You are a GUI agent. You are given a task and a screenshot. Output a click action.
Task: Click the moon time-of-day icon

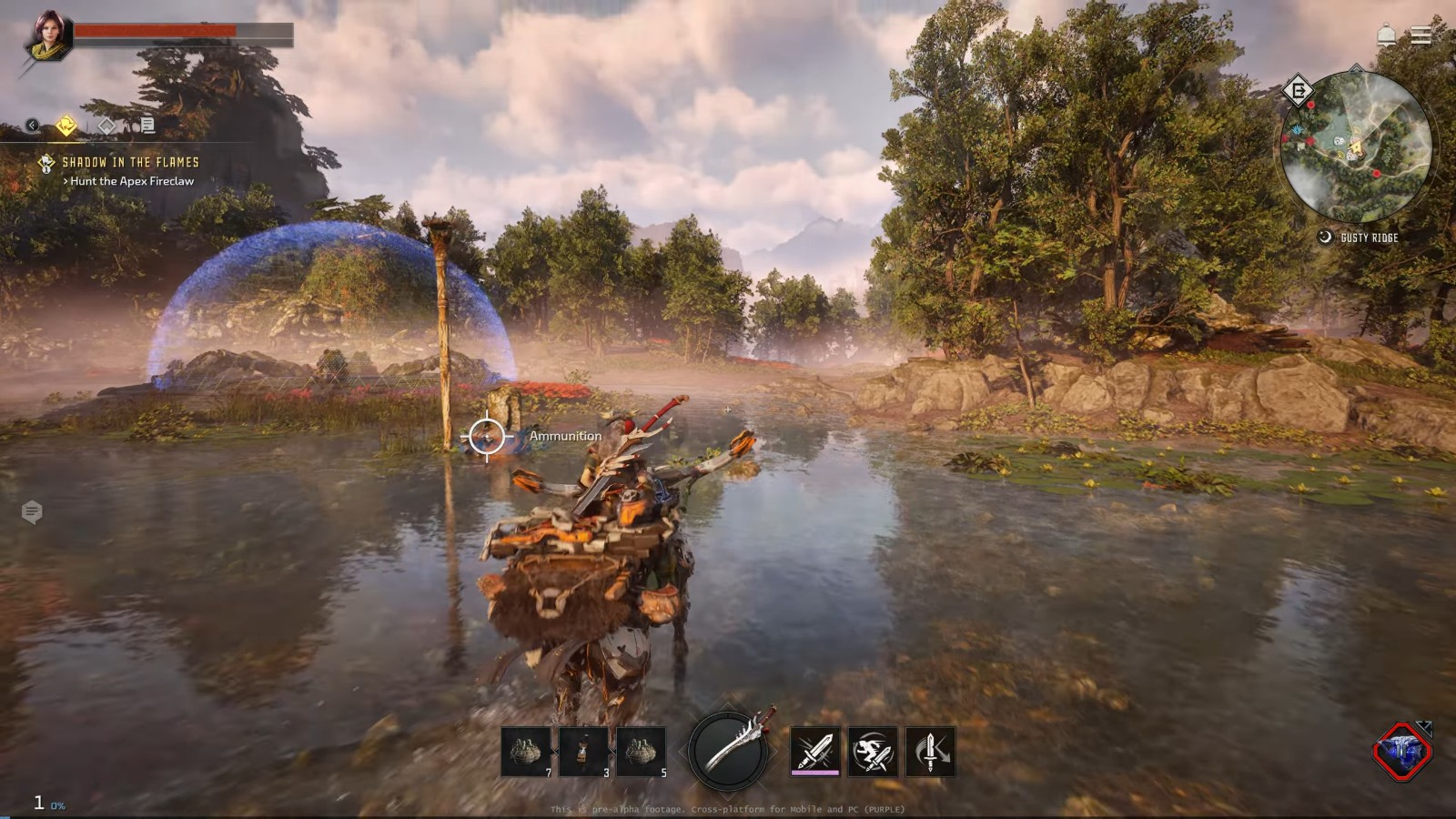pyautogui.click(x=1325, y=238)
